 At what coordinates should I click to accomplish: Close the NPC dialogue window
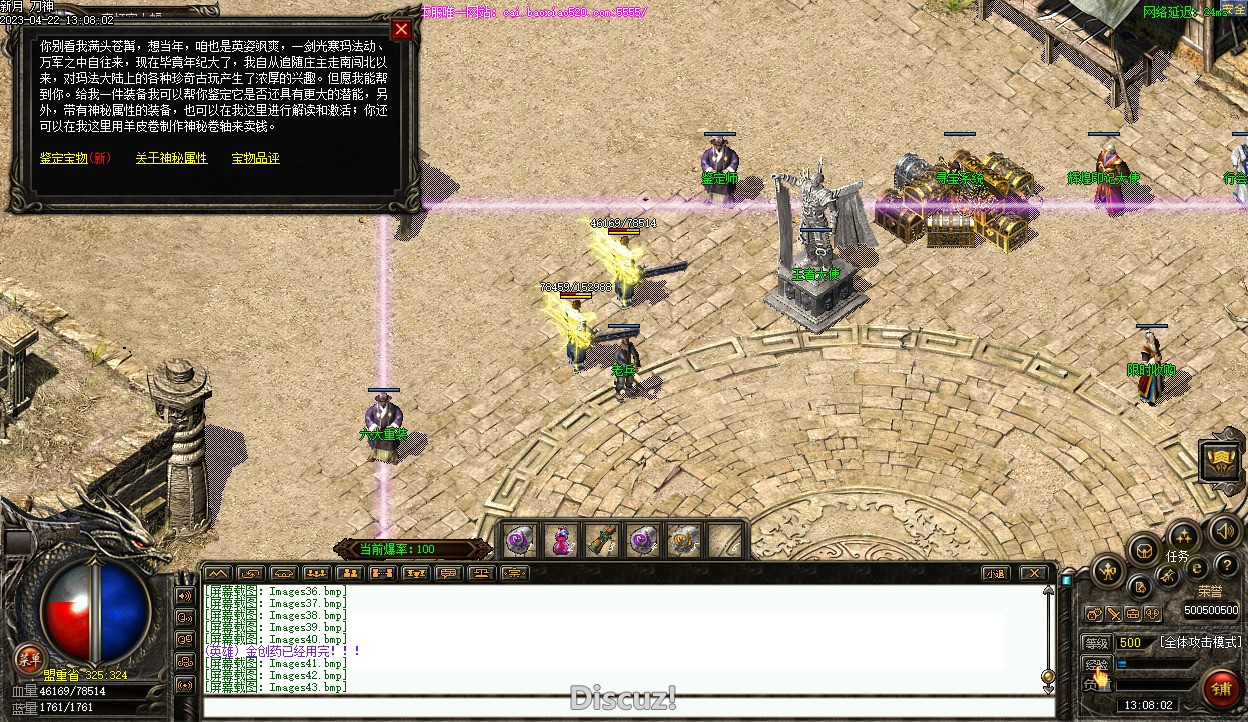(x=401, y=29)
